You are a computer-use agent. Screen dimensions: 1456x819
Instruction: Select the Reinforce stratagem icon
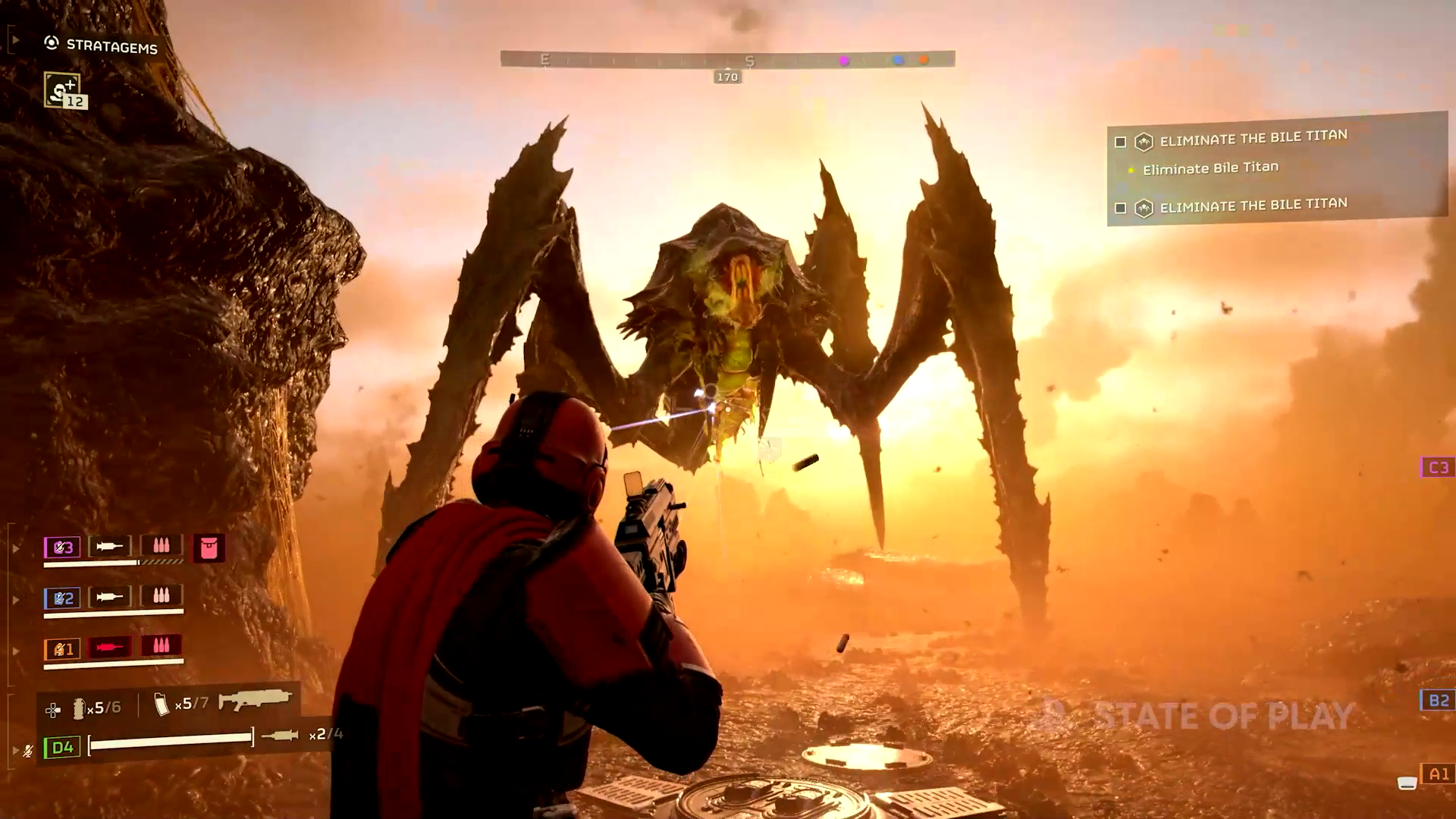coord(62,89)
